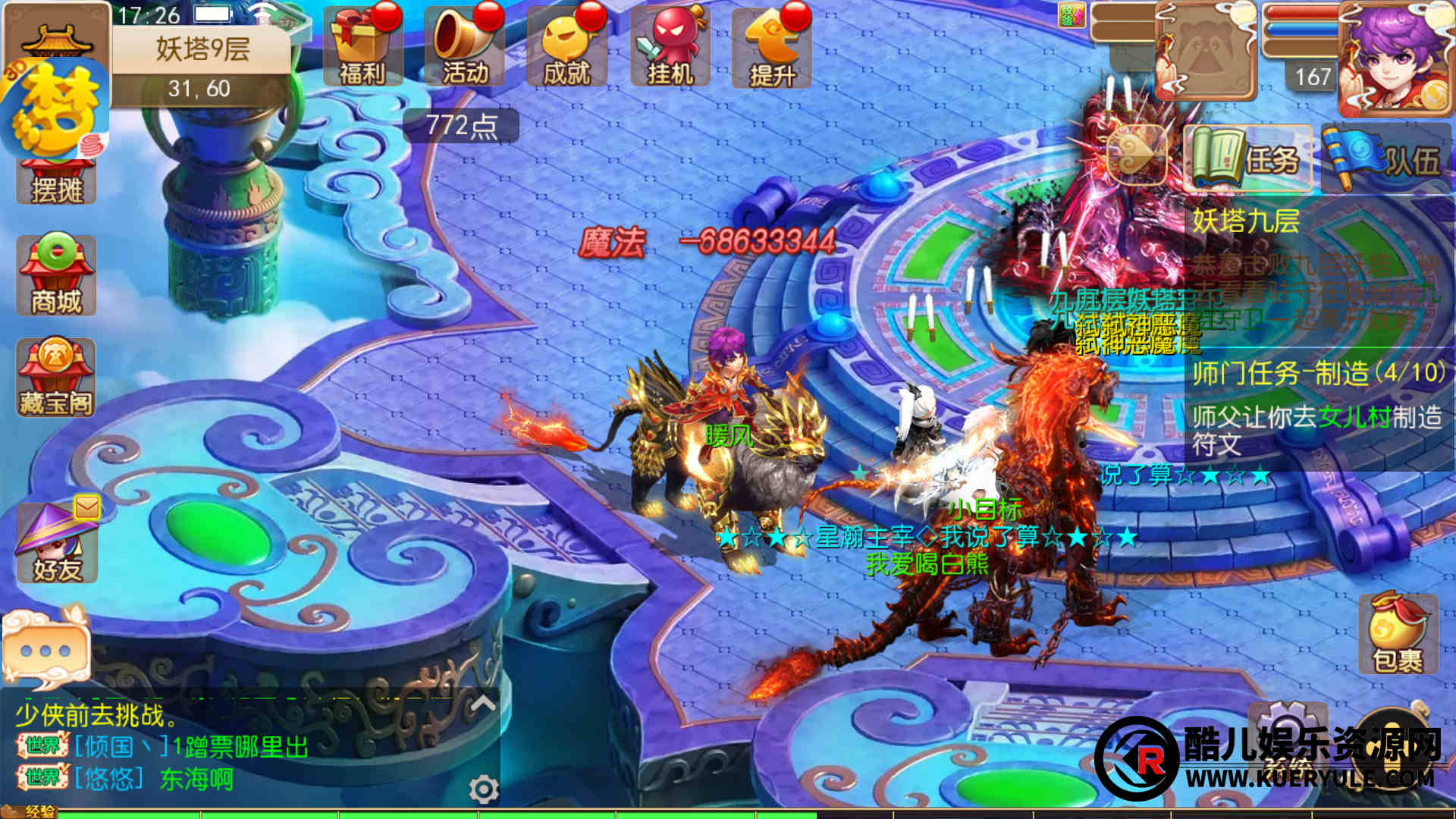Open the 提升 upgrade arrow icon
Image resolution: width=1456 pixels, height=819 pixels.
click(771, 47)
